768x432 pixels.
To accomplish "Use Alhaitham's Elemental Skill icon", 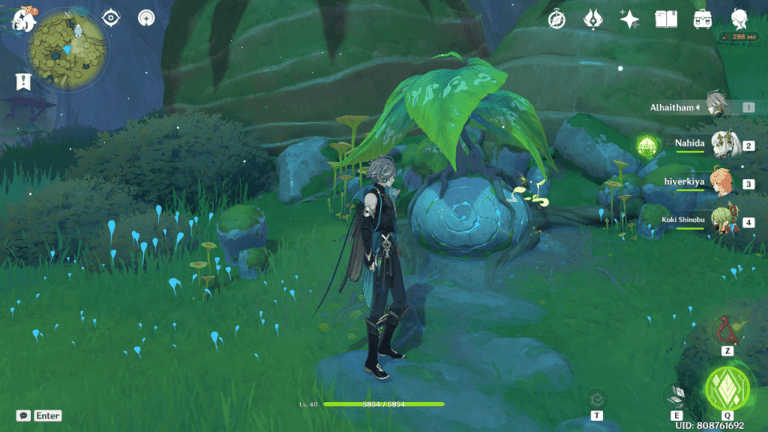I will 678,394.
